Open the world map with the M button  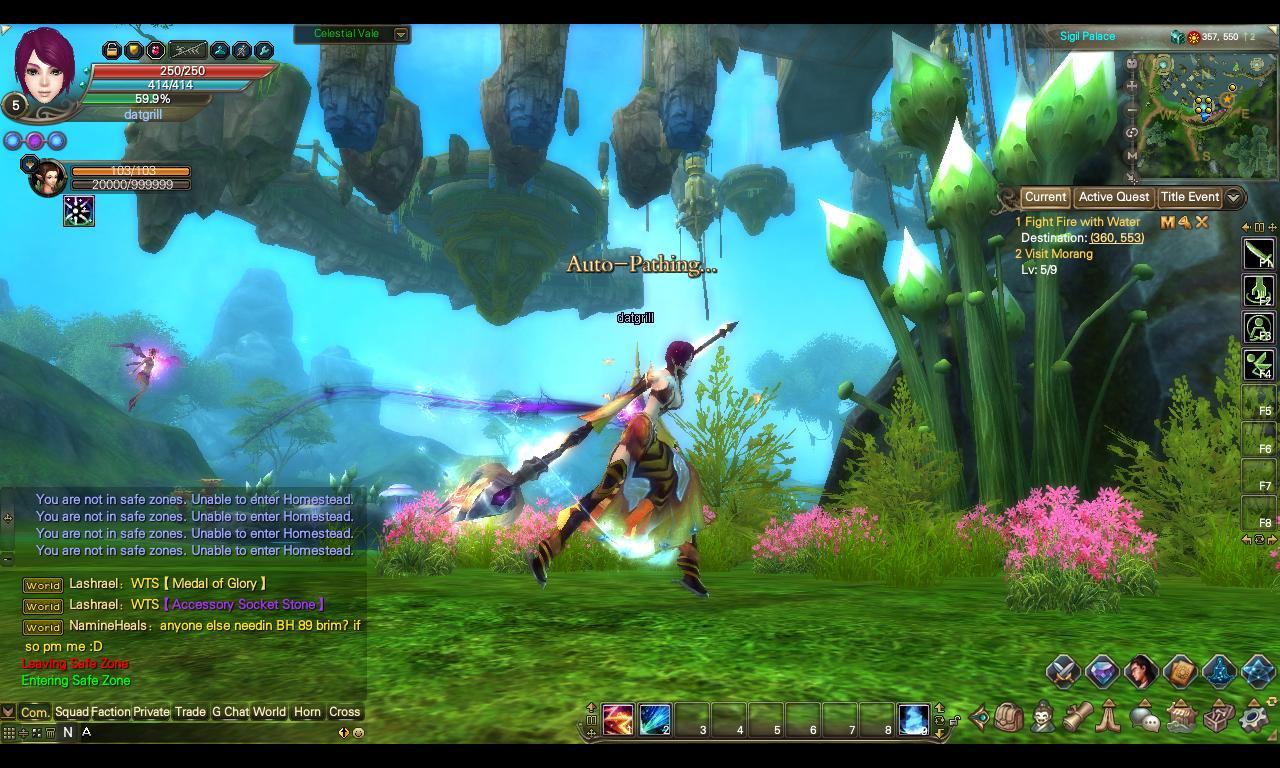tap(1132, 156)
